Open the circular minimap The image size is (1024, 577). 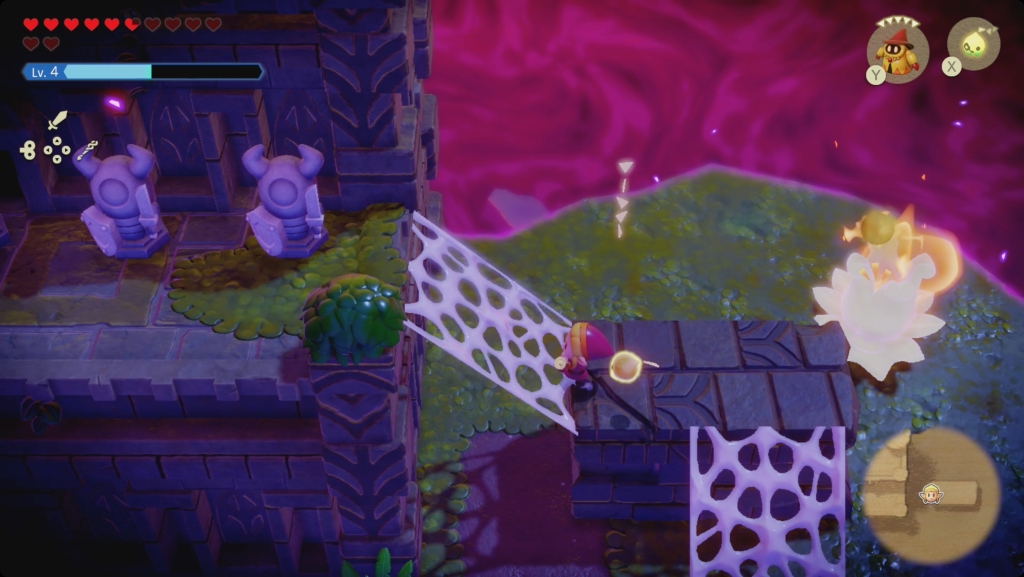(x=930, y=495)
